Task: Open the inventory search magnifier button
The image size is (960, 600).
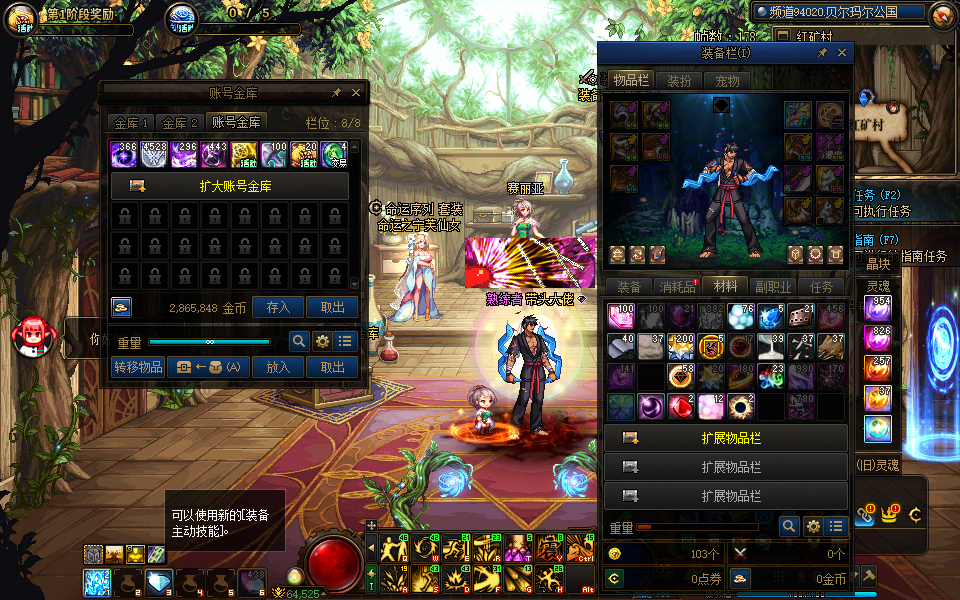Action: click(789, 526)
